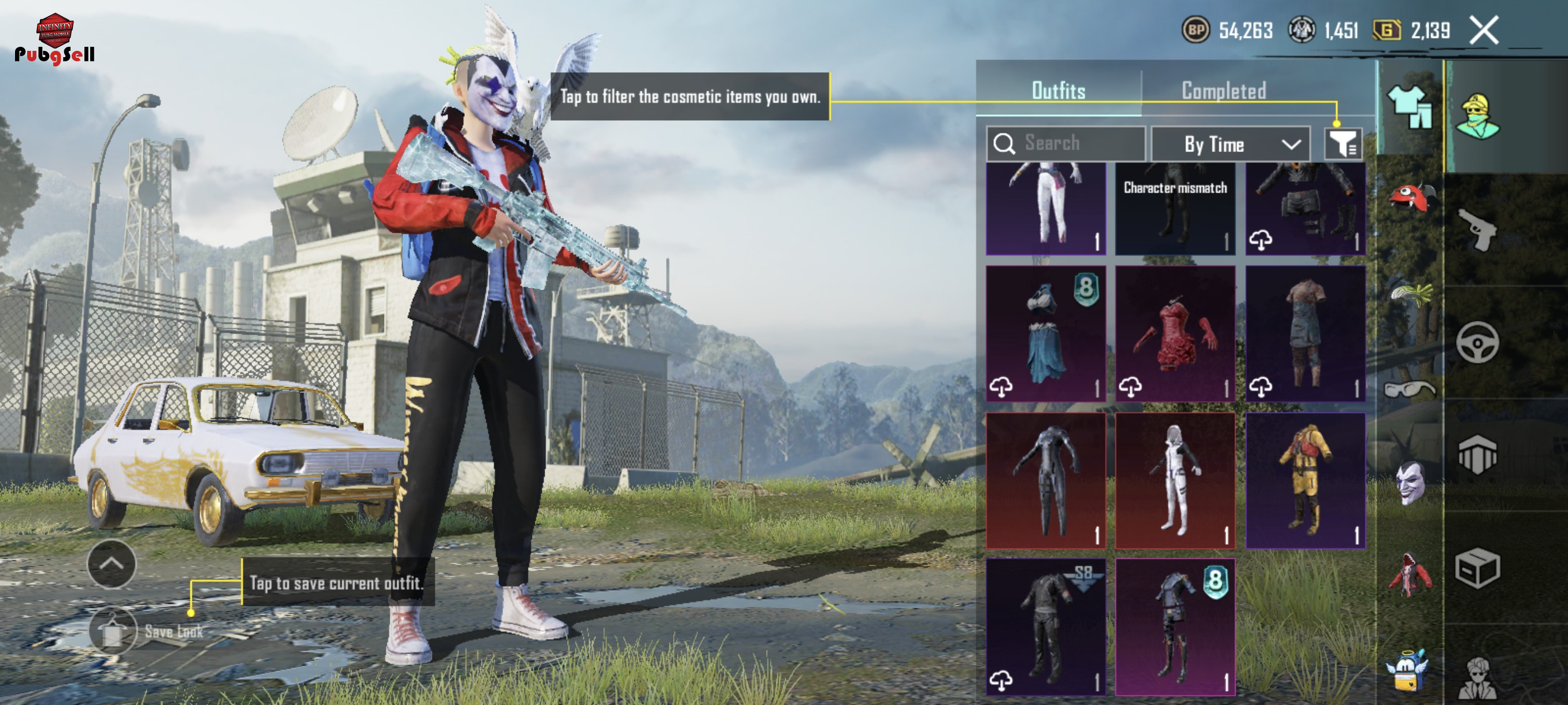The height and width of the screenshot is (705, 1568).
Task: Select the white hooded suit outfit
Action: point(1175,481)
